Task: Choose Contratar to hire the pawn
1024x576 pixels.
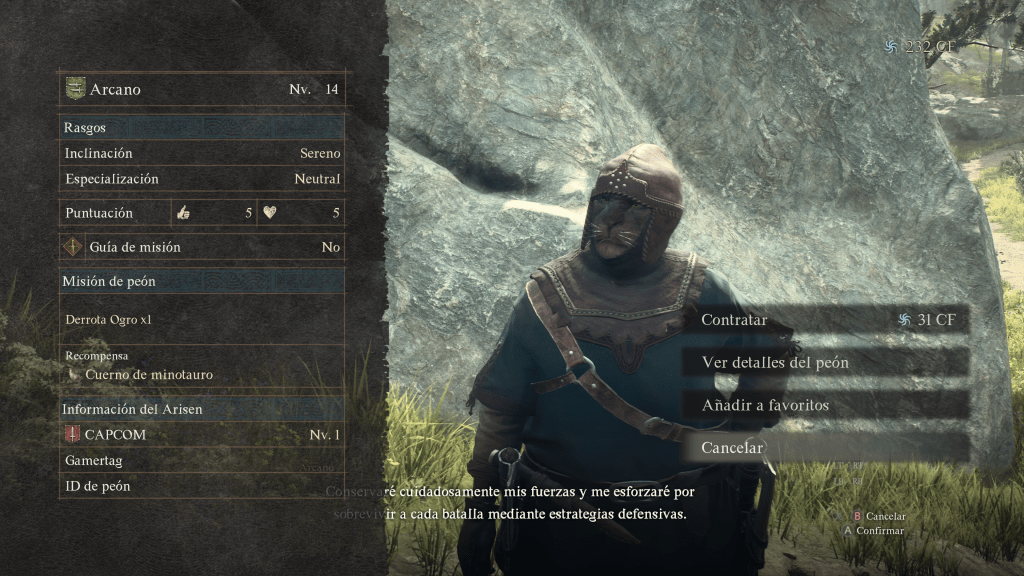Action: [x=825, y=320]
